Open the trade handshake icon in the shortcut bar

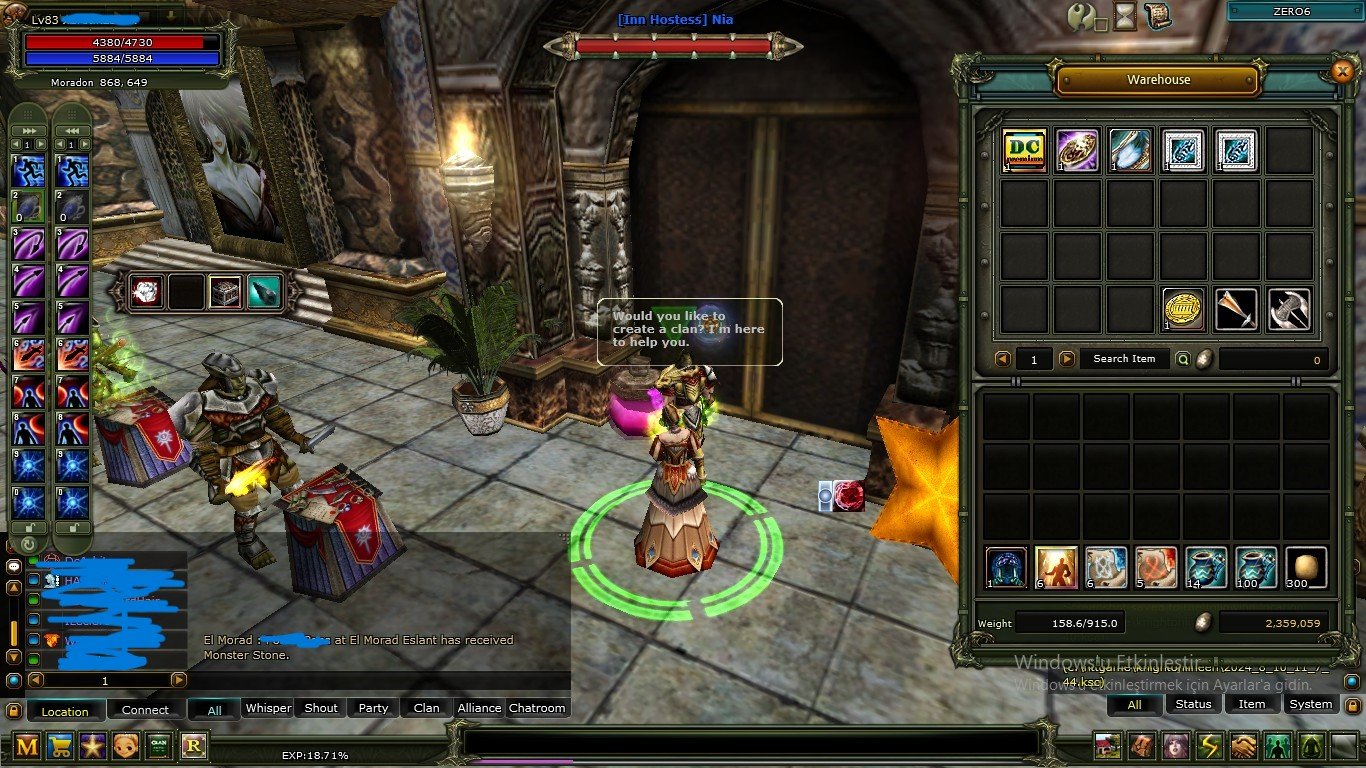[x=1242, y=747]
